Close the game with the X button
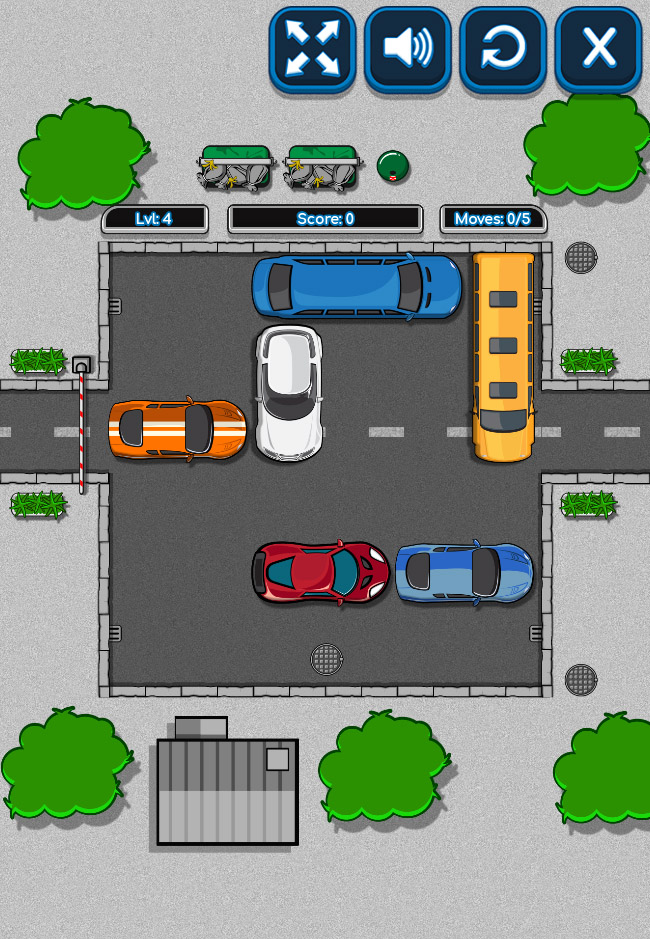650x939 pixels. [x=598, y=48]
